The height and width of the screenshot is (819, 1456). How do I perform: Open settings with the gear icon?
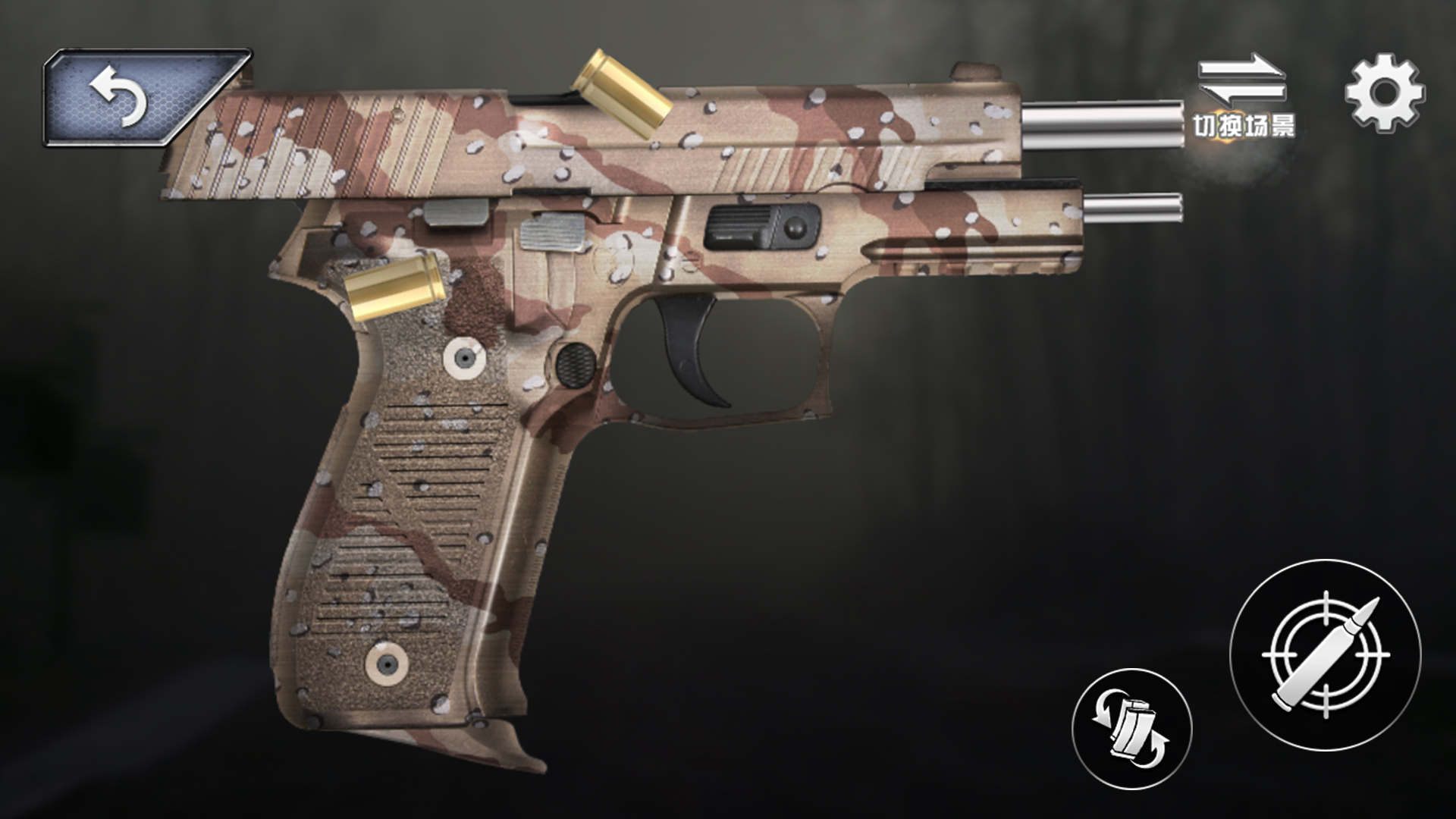click(x=1384, y=94)
